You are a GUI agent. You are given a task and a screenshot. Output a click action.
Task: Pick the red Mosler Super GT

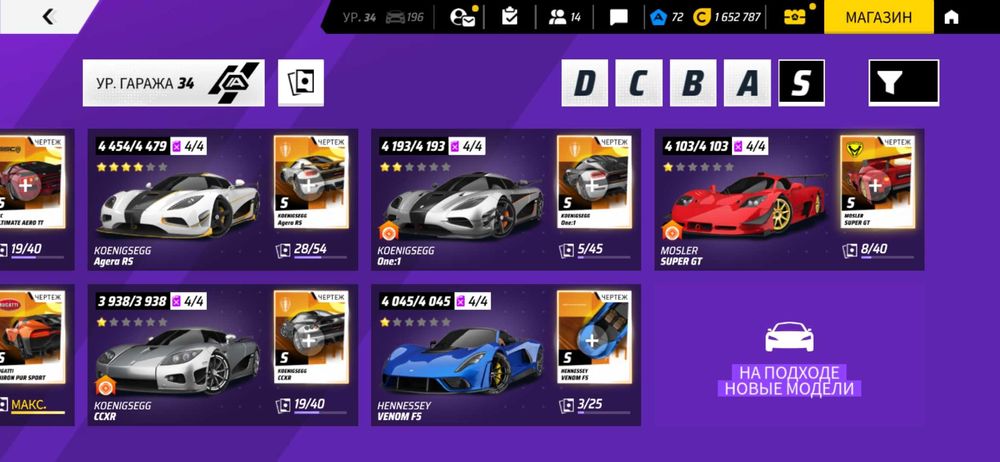[747, 200]
